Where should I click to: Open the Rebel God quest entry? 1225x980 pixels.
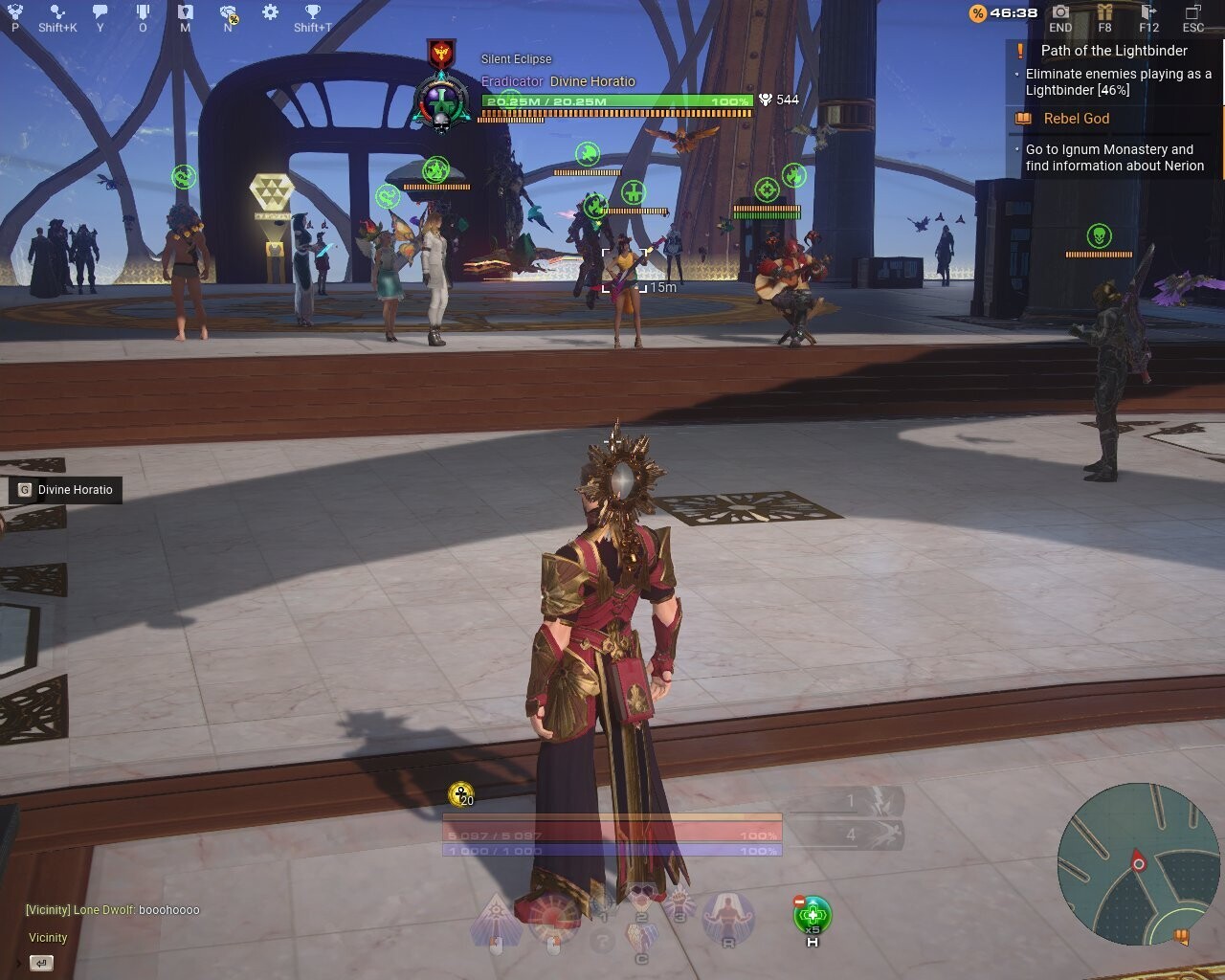tap(1076, 119)
